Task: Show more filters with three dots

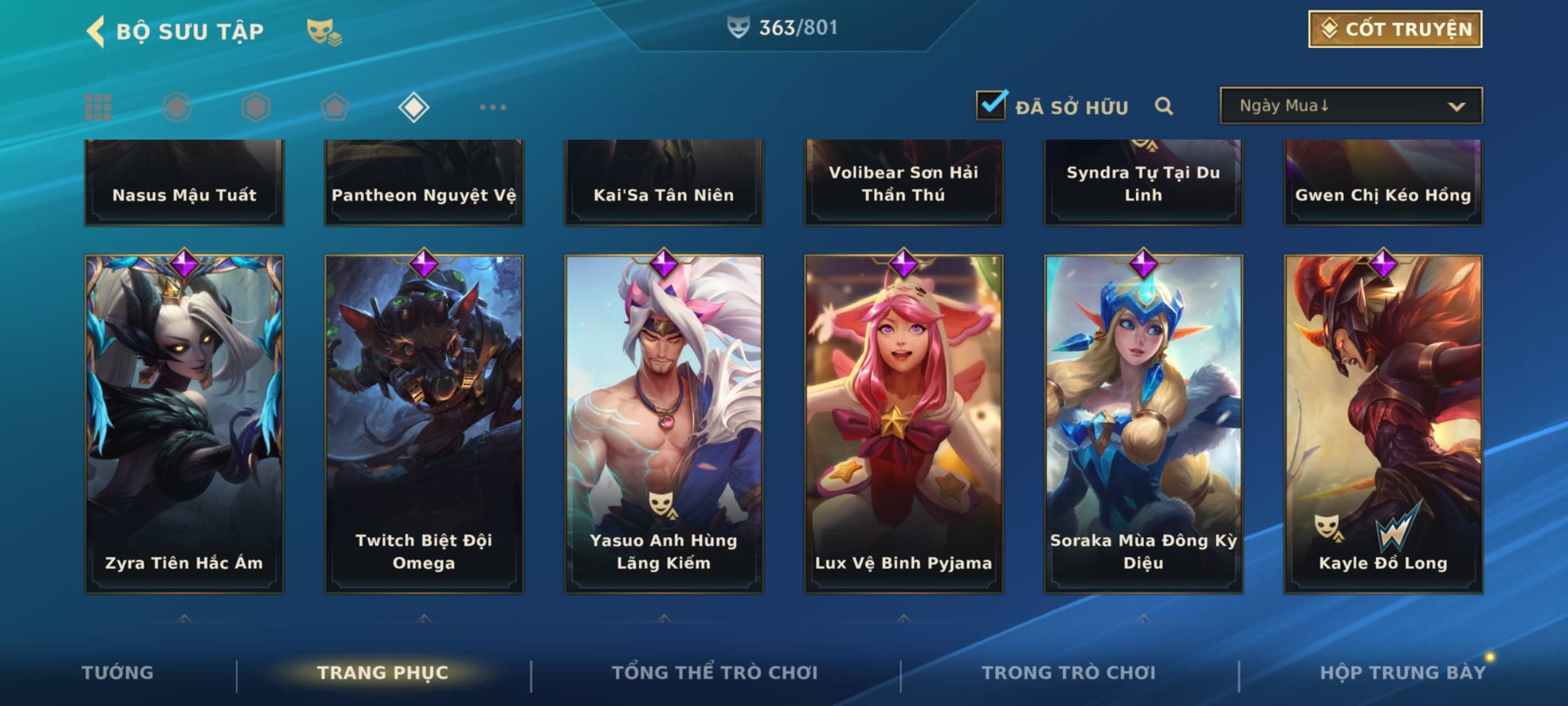Action: coord(493,107)
